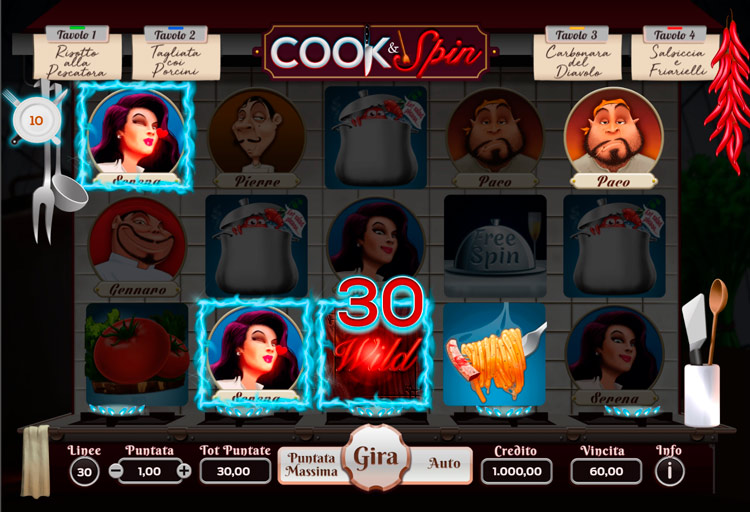Open the Info paytable button
Viewport: 750px width, 512px height.
(x=669, y=470)
